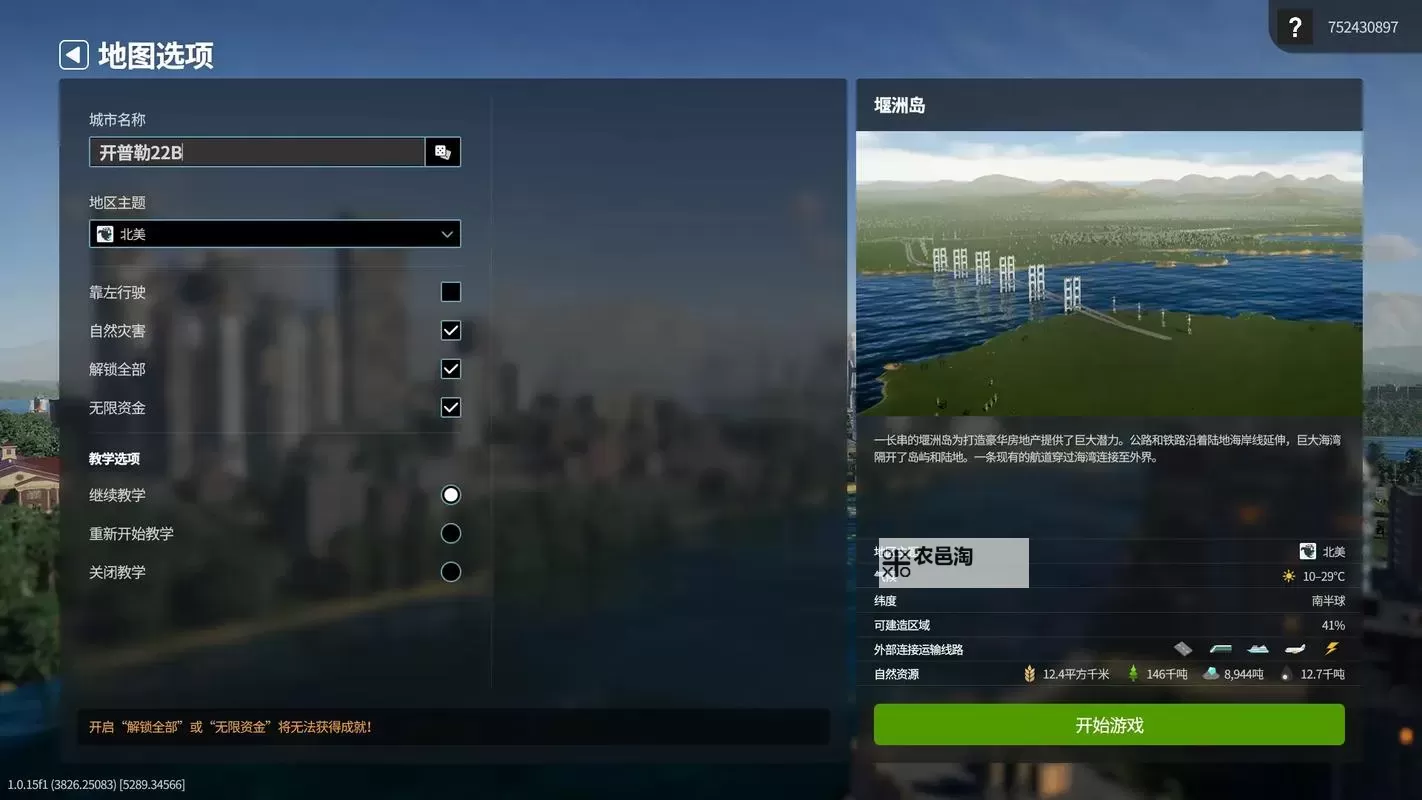This screenshot has width=1422, height=800.
Task: Click the forest resource tree icon
Action: pos(1134,673)
